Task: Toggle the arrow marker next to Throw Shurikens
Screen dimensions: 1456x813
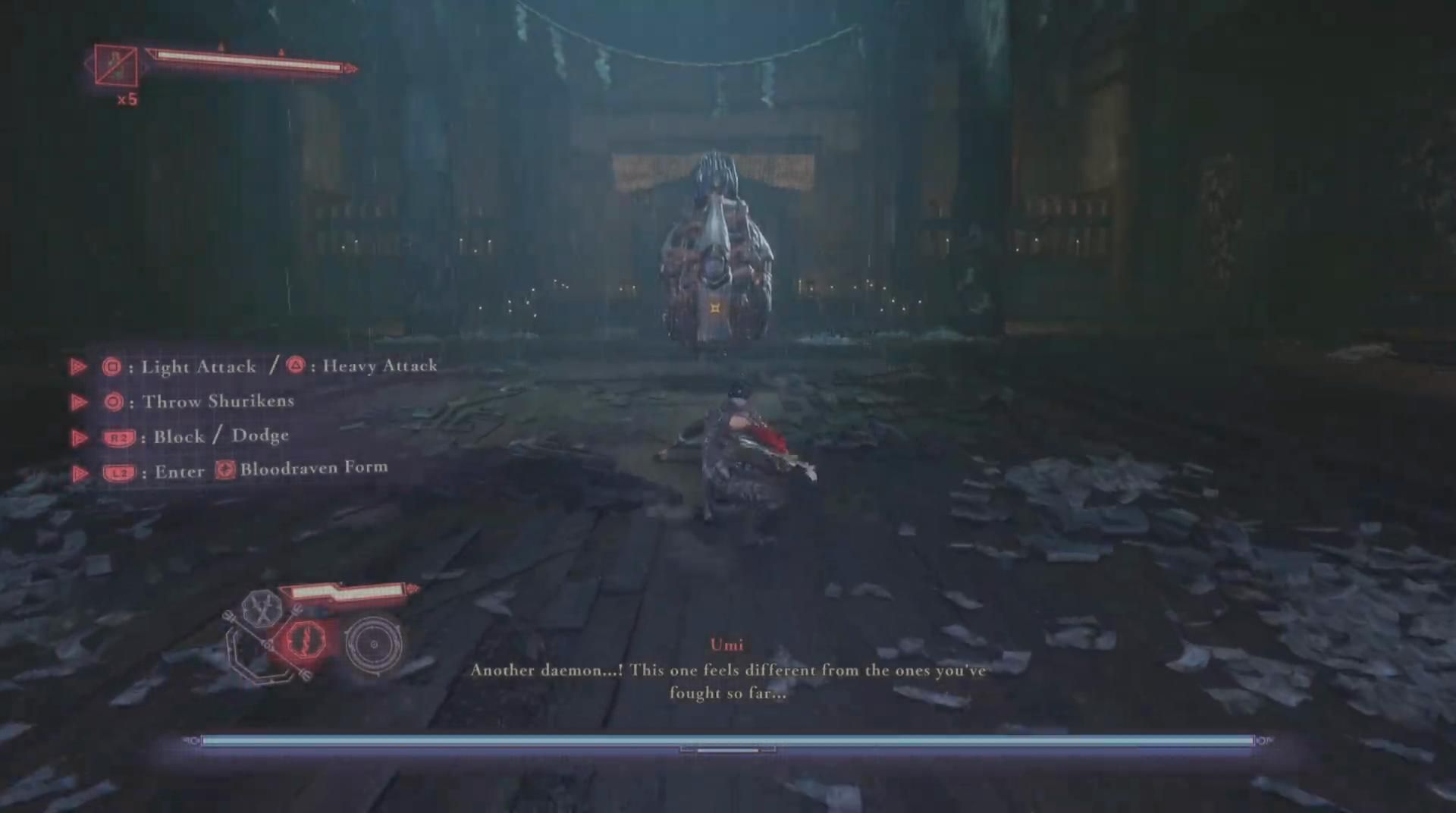Action: [80, 402]
